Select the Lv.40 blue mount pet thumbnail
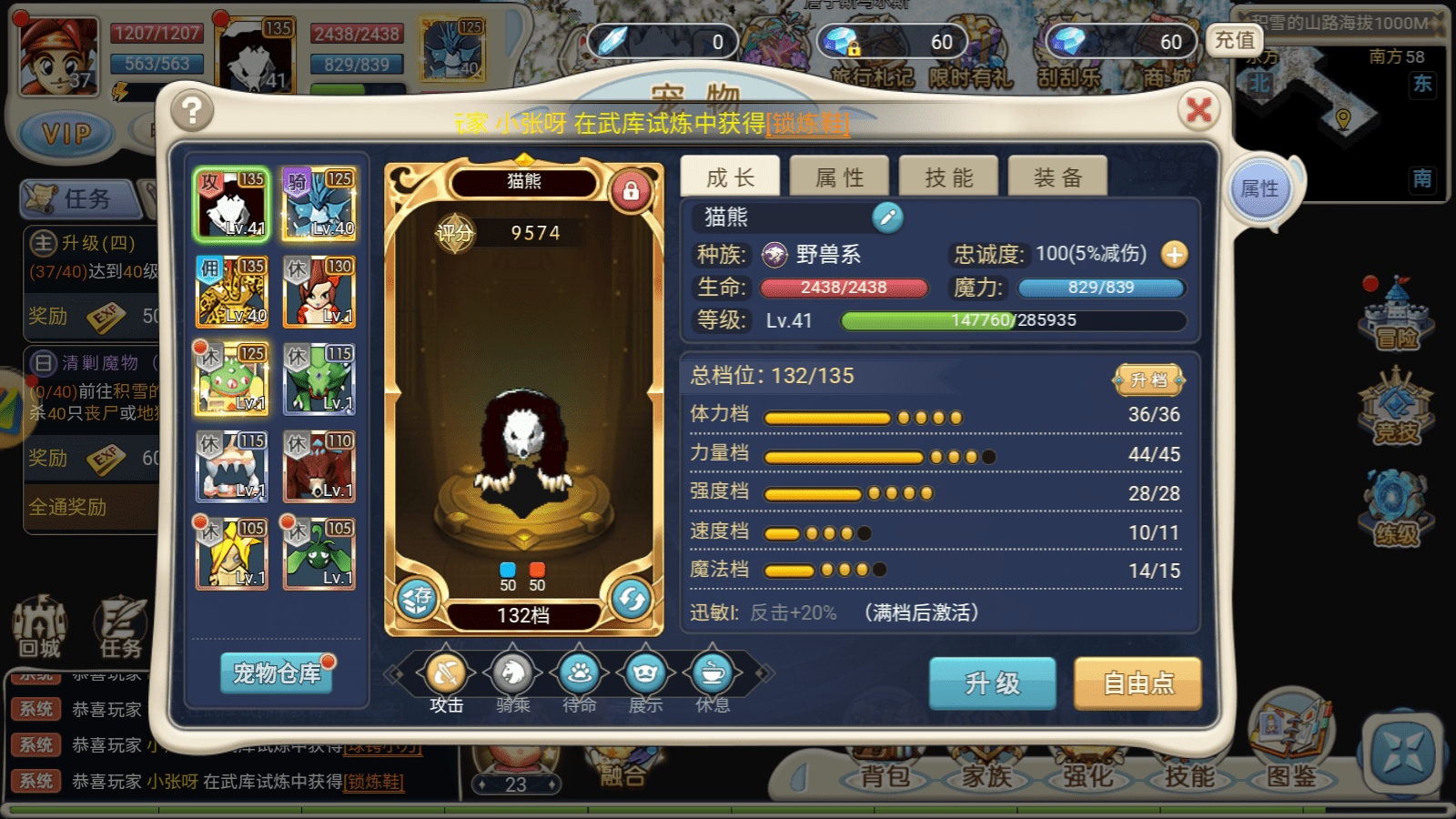 [x=318, y=204]
